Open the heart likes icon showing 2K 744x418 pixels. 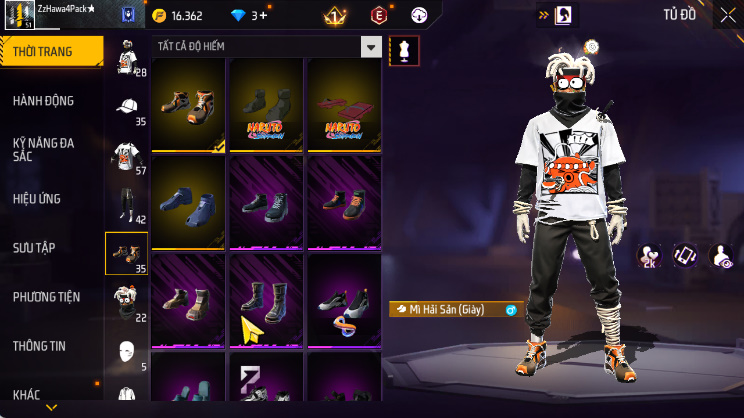tap(650, 256)
